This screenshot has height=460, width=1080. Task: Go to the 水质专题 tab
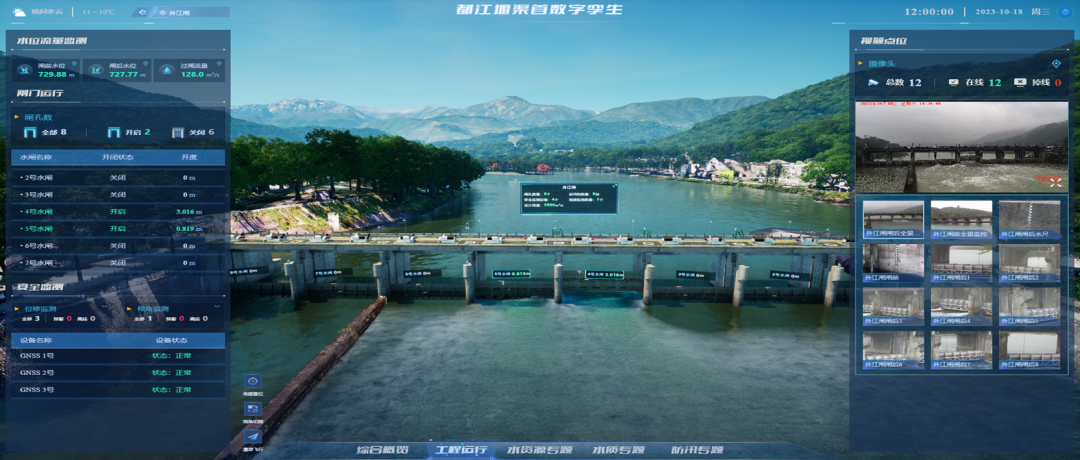[618, 450]
